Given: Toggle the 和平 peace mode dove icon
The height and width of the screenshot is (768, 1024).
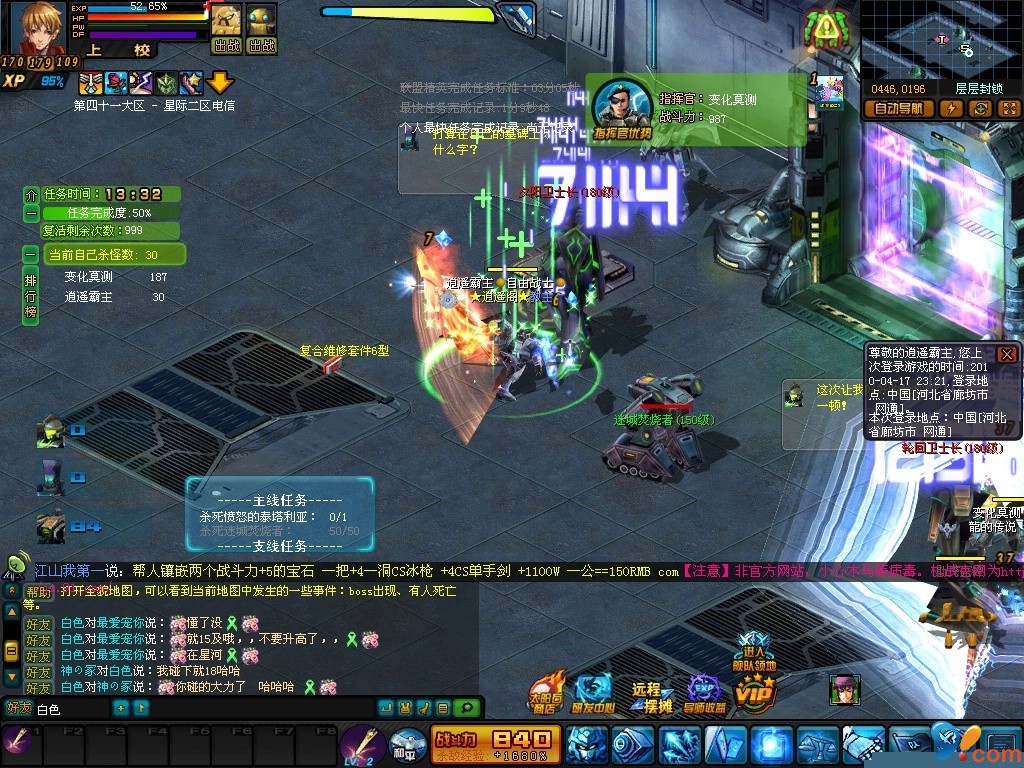Looking at the screenshot, I should [405, 743].
